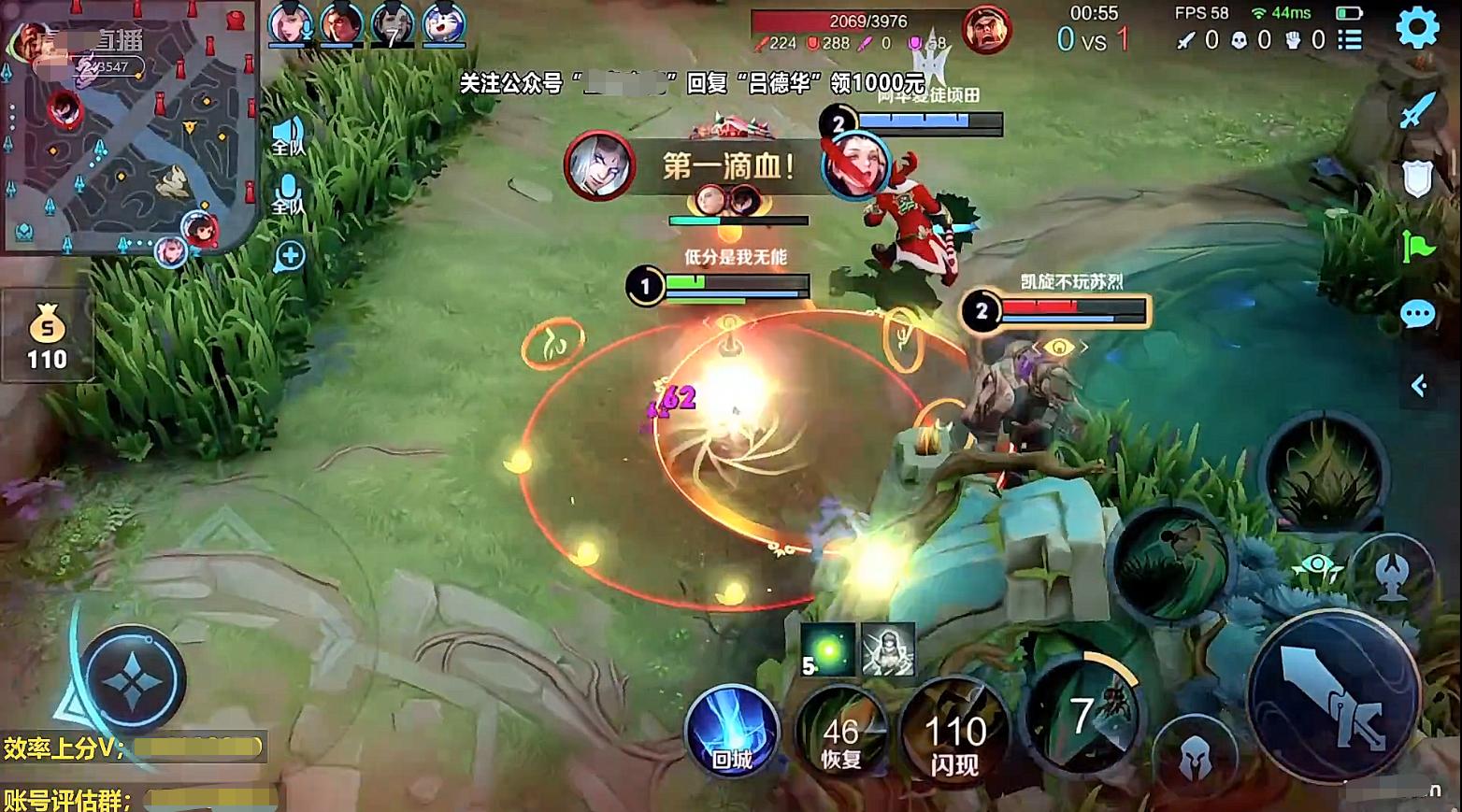Screen dimensions: 1462x812
Task: Send the green flag gather signal
Action: point(1417,247)
